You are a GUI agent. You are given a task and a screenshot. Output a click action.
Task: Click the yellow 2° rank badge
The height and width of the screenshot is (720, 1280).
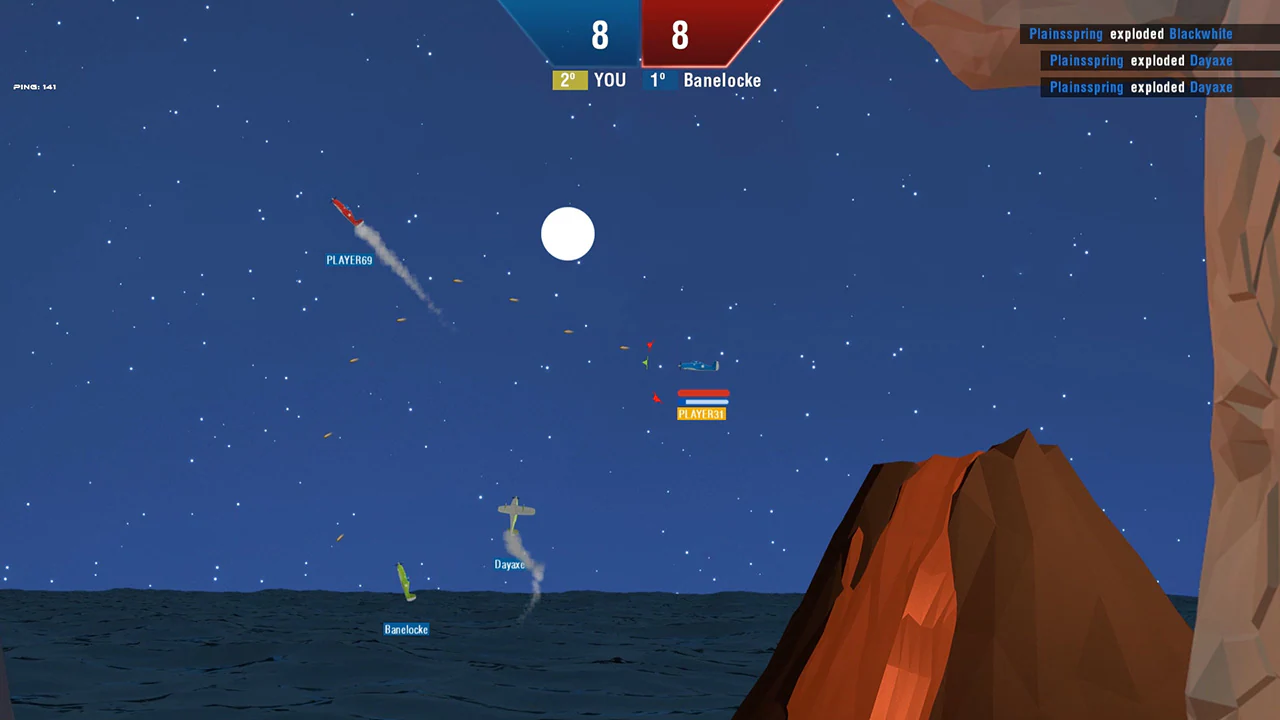(567, 80)
